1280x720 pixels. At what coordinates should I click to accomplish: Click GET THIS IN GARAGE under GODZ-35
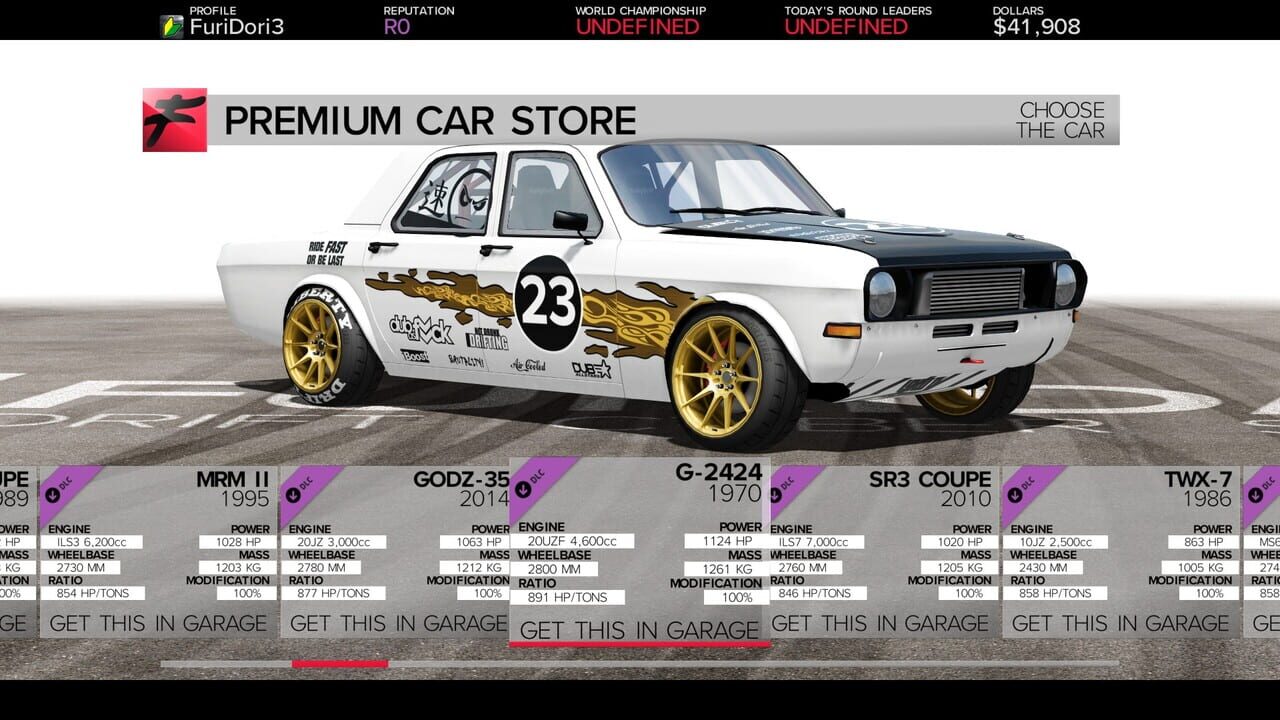[x=396, y=622]
